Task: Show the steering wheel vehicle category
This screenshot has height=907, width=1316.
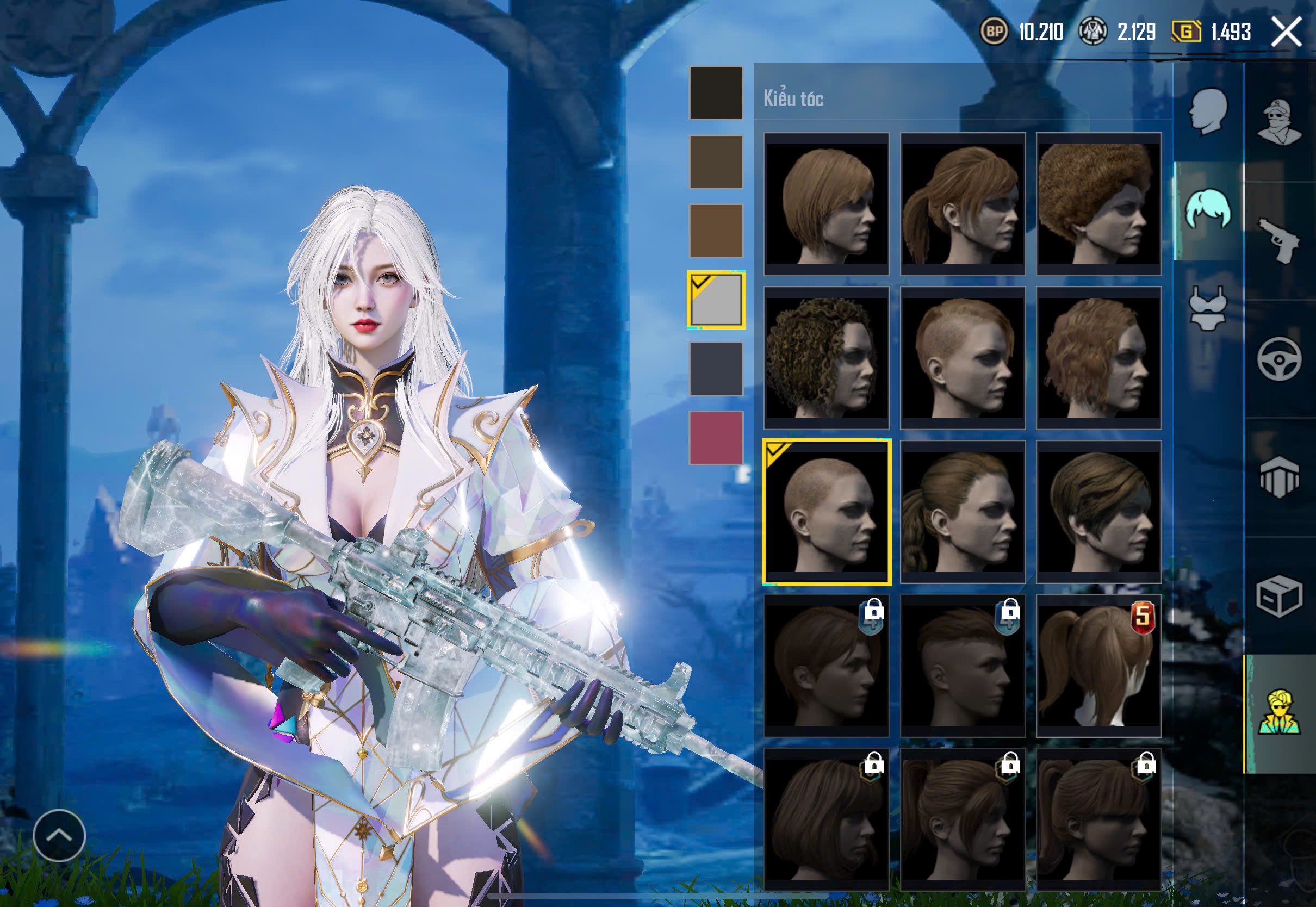Action: point(1279,358)
